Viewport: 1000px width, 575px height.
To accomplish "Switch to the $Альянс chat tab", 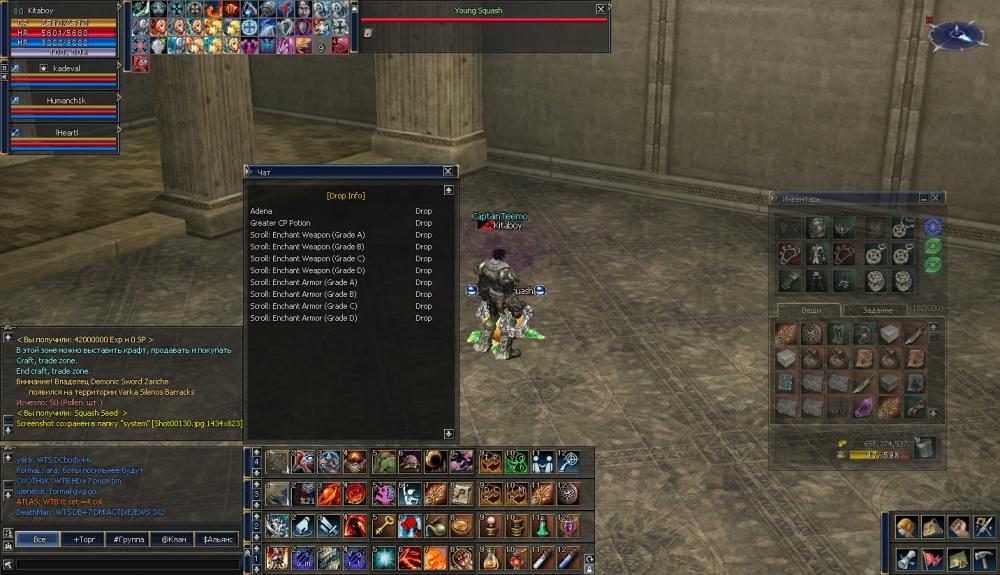I will coord(218,539).
